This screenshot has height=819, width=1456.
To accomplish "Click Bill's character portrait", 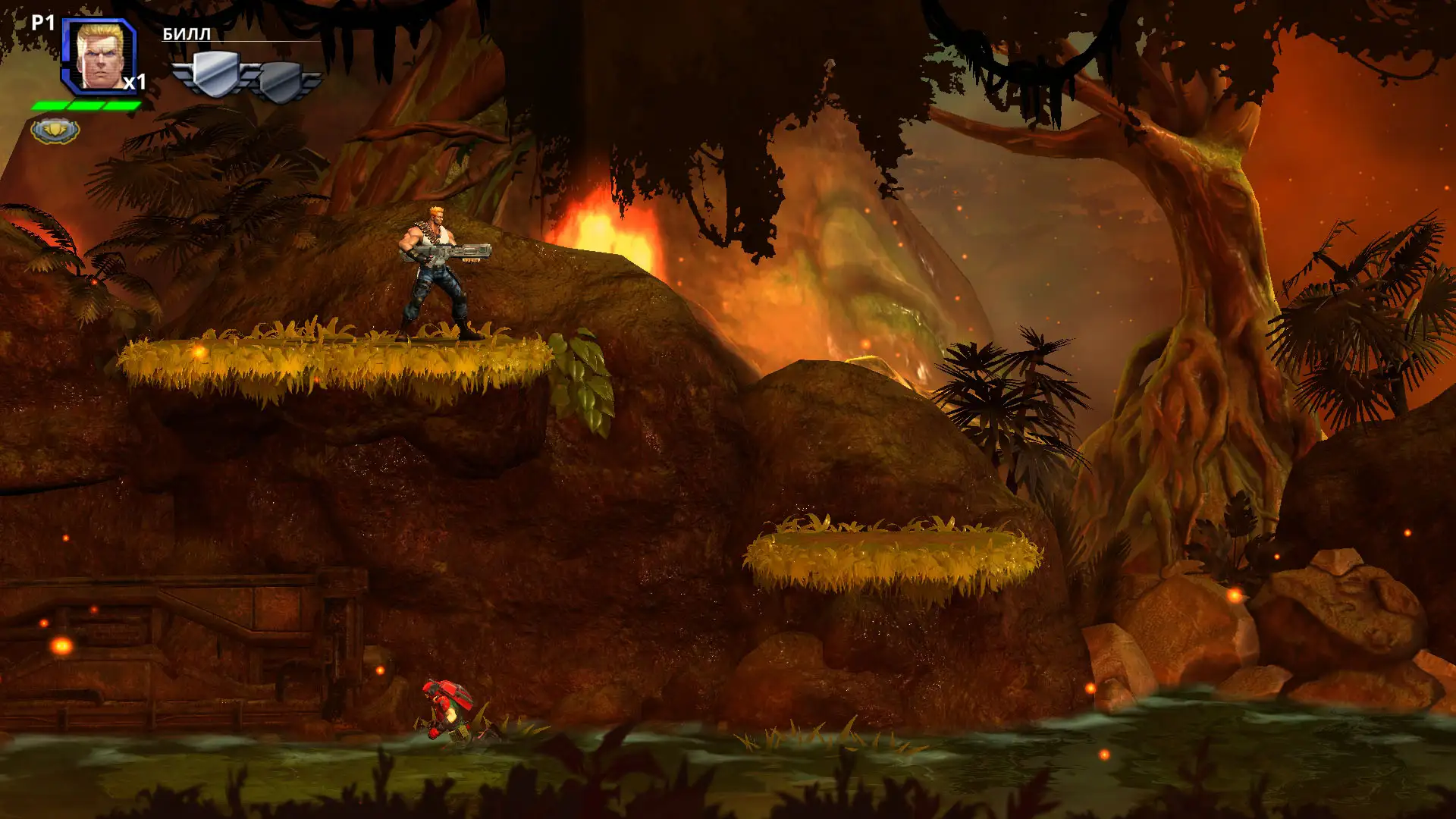I will click(x=99, y=55).
